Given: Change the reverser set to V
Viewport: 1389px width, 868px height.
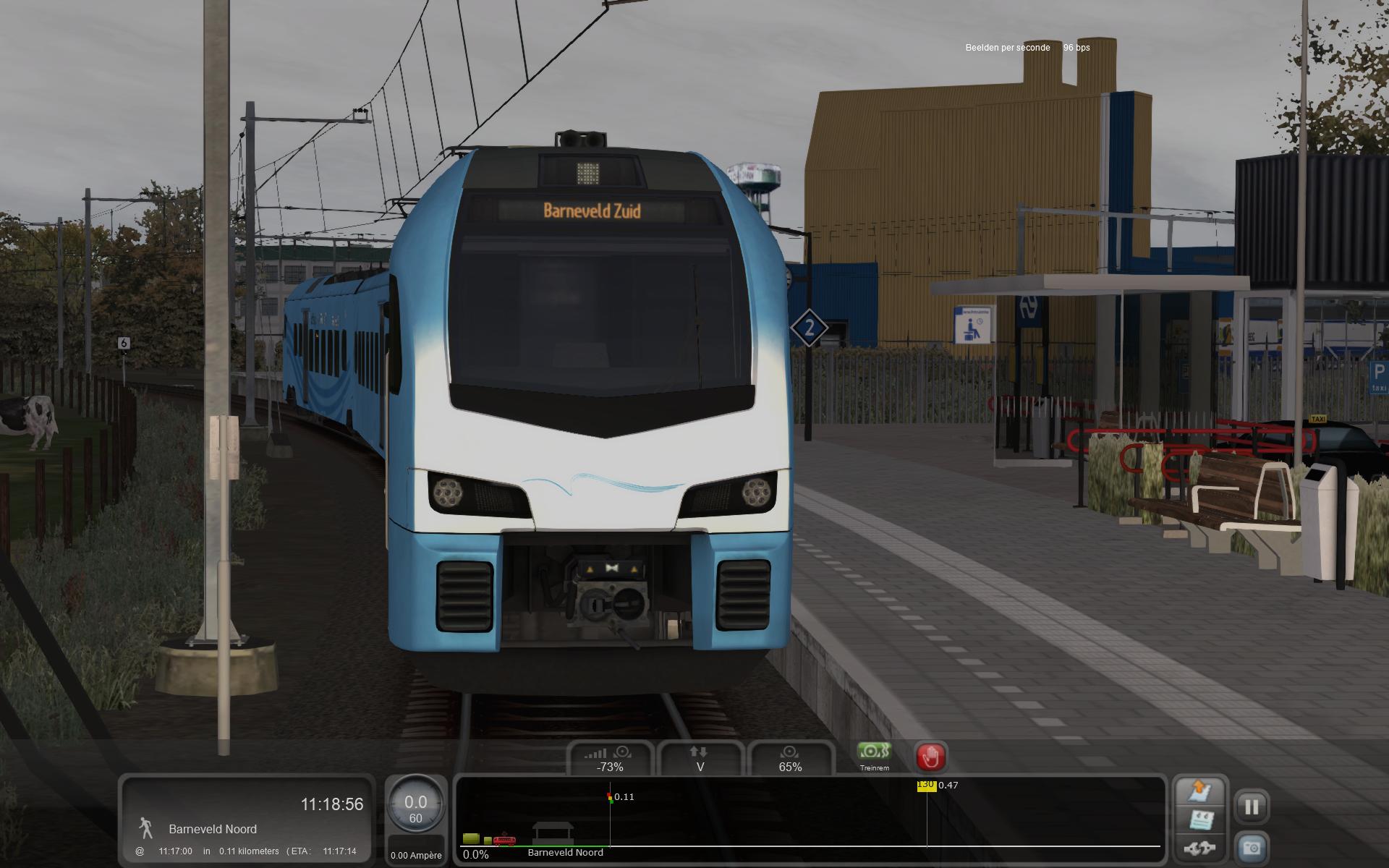Looking at the screenshot, I should tap(700, 759).
